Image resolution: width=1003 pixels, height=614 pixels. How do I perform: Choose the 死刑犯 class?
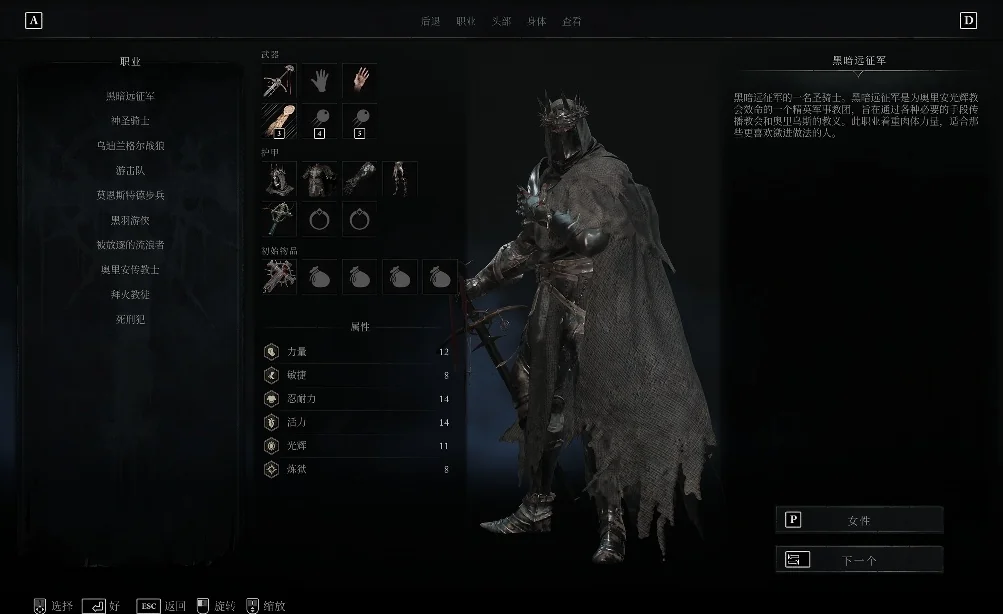[x=131, y=320]
